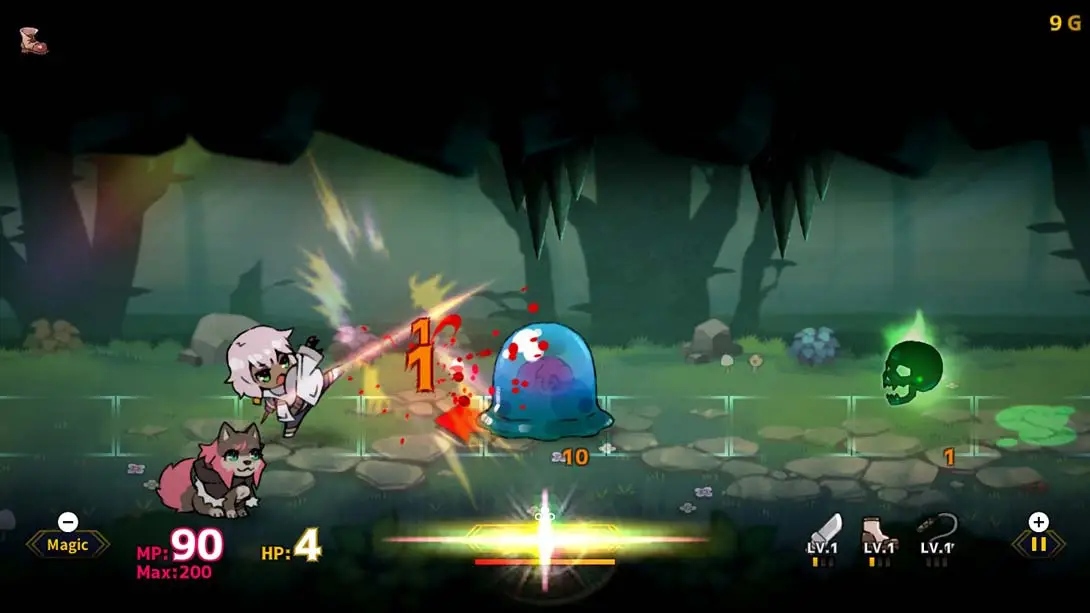This screenshot has width=1090, height=613.
Task: Select the boots LV.1 equipment icon
Action: [879, 535]
